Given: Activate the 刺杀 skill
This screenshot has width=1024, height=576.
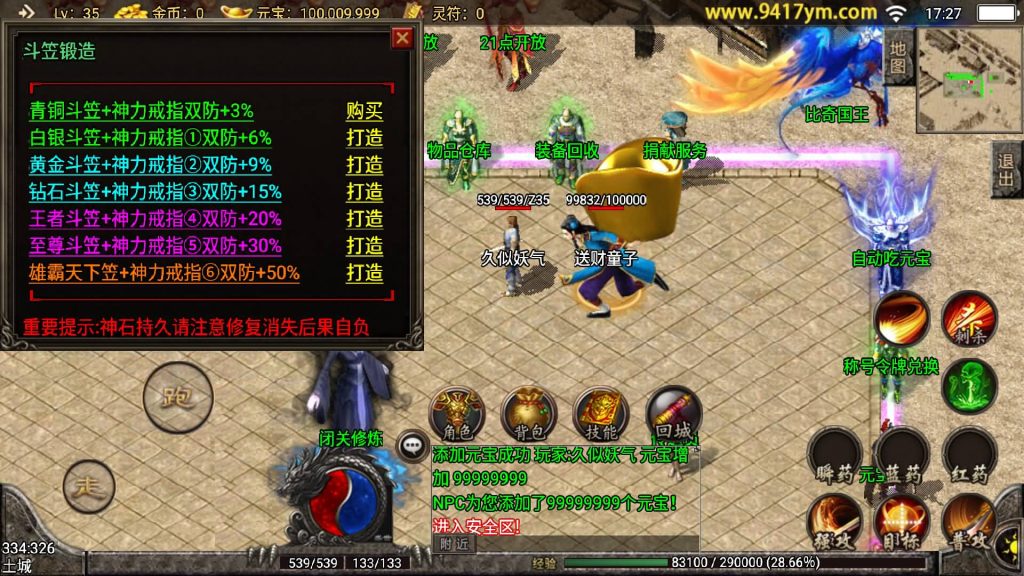Looking at the screenshot, I should tap(968, 320).
